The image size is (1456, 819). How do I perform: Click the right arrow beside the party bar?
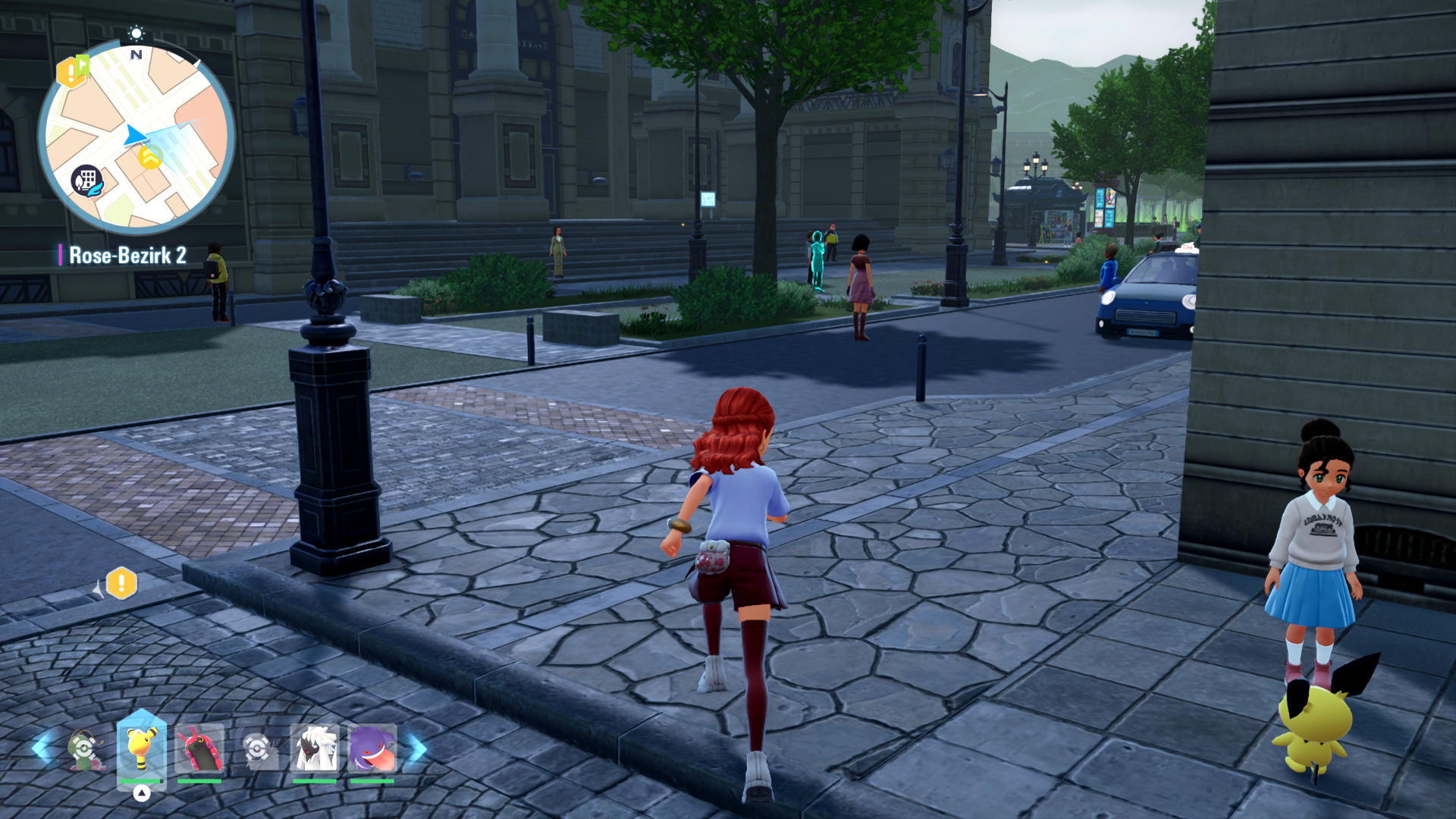(418, 748)
